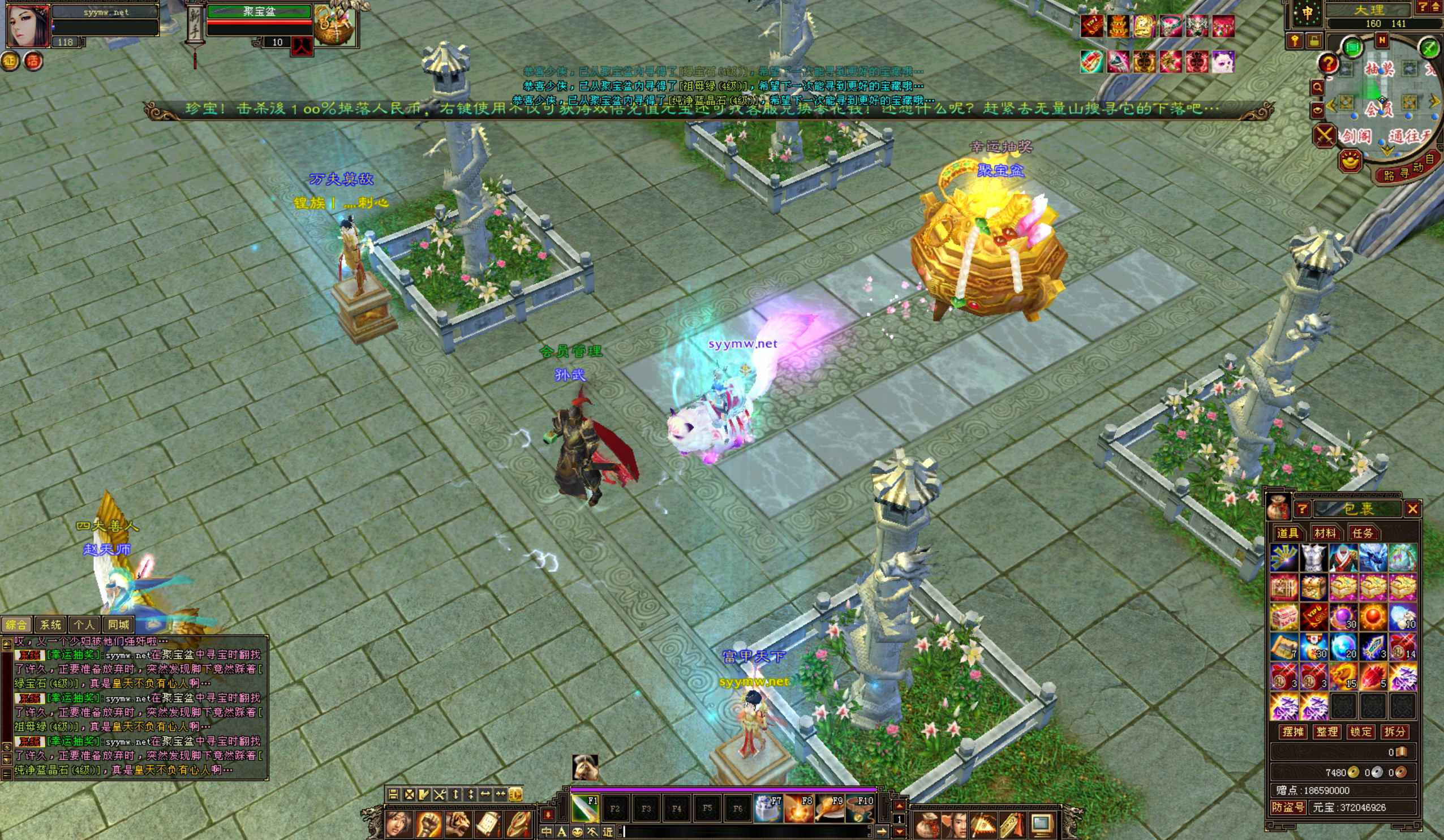The width and height of the screenshot is (1444, 840).
Task: Click the player portrait in top-left
Action: pyautogui.click(x=28, y=25)
